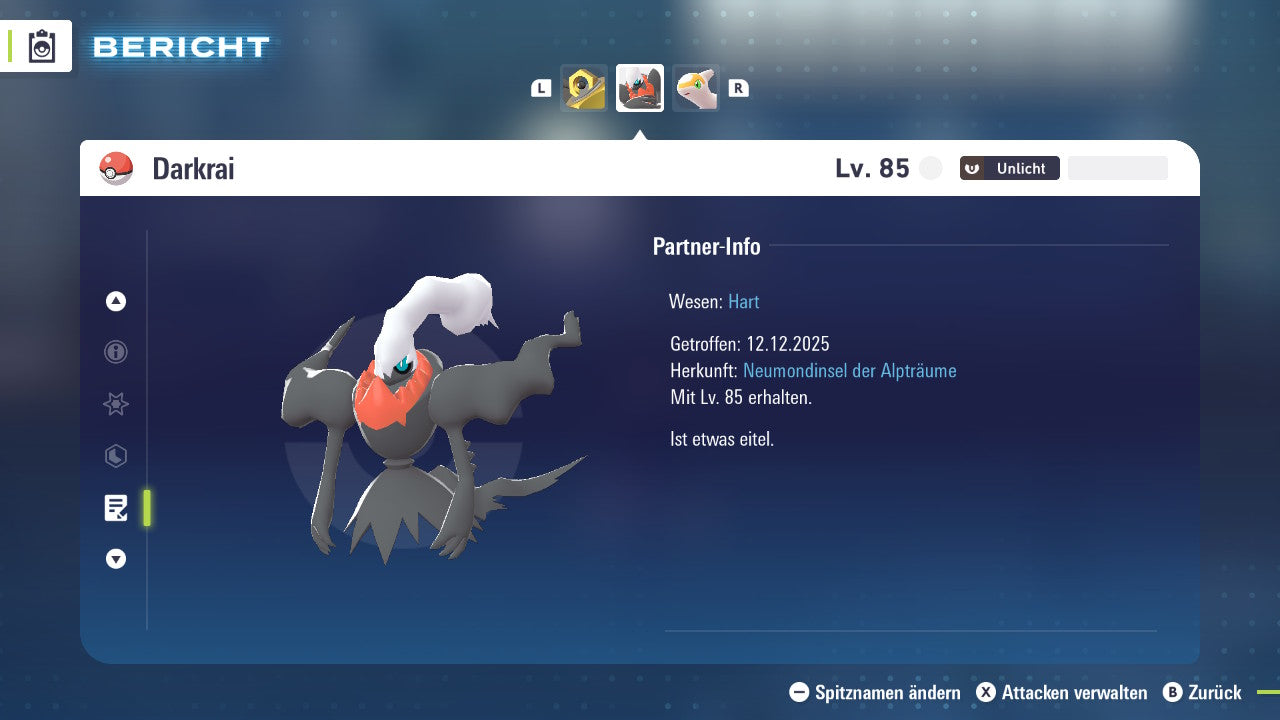Click the green page position indicator

coord(146,508)
